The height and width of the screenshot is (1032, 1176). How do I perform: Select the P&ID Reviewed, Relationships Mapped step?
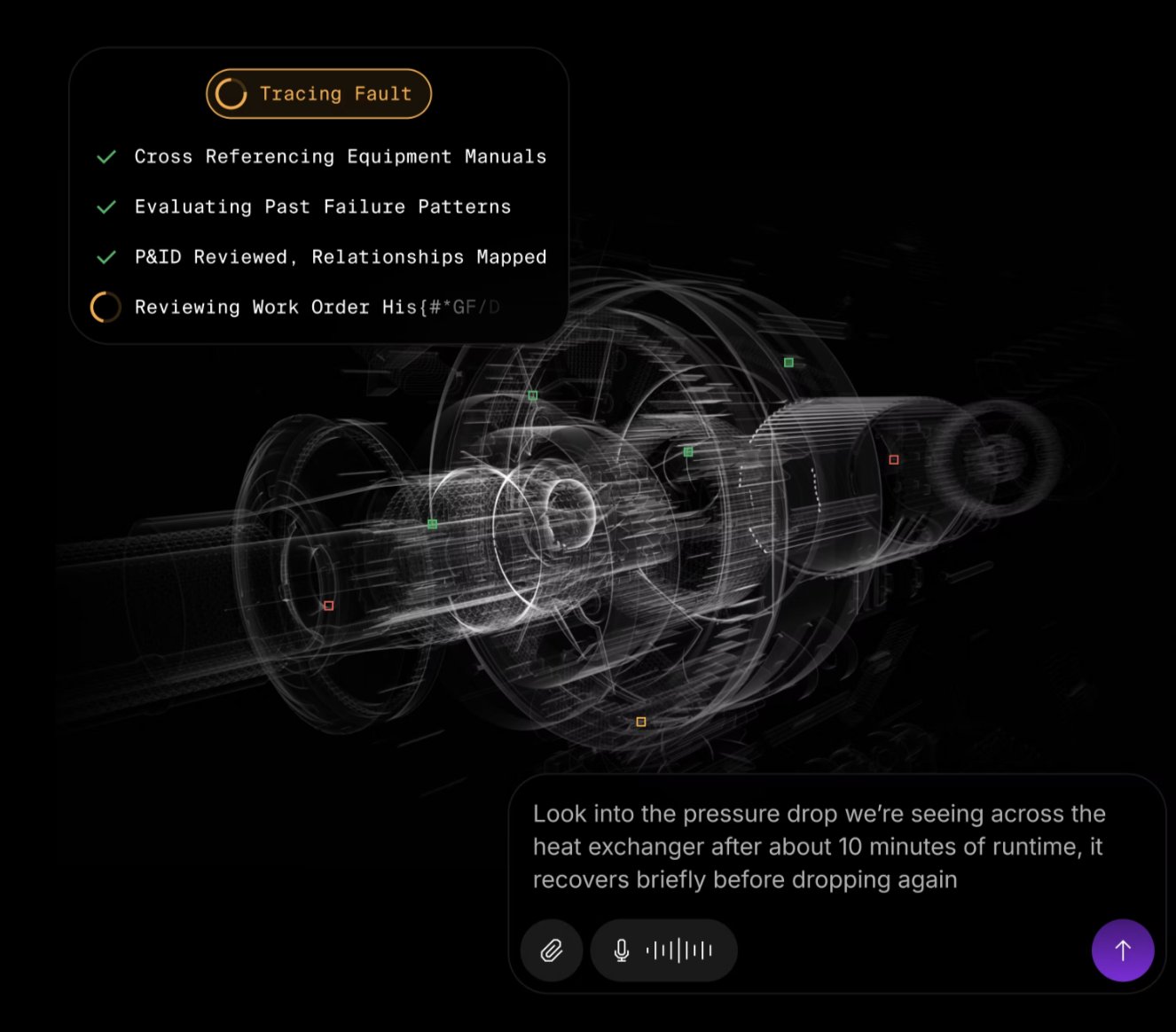pos(340,257)
